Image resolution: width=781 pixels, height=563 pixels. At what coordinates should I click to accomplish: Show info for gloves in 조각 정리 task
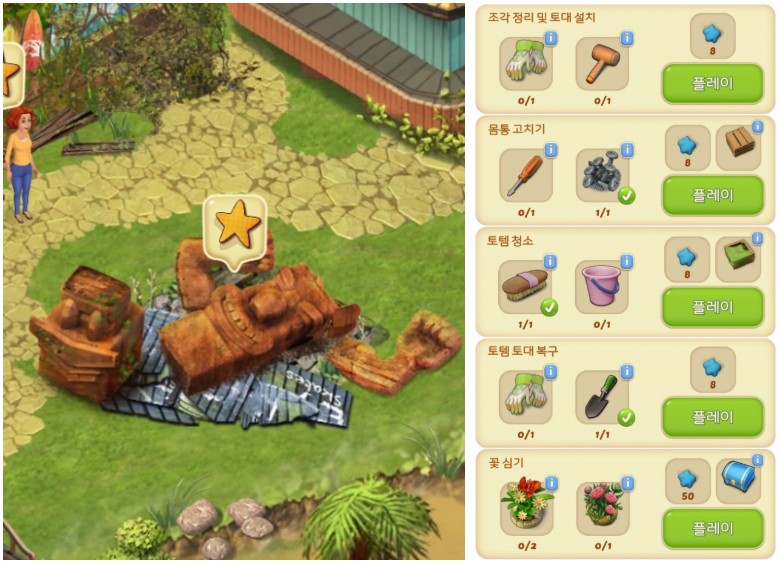point(550,39)
